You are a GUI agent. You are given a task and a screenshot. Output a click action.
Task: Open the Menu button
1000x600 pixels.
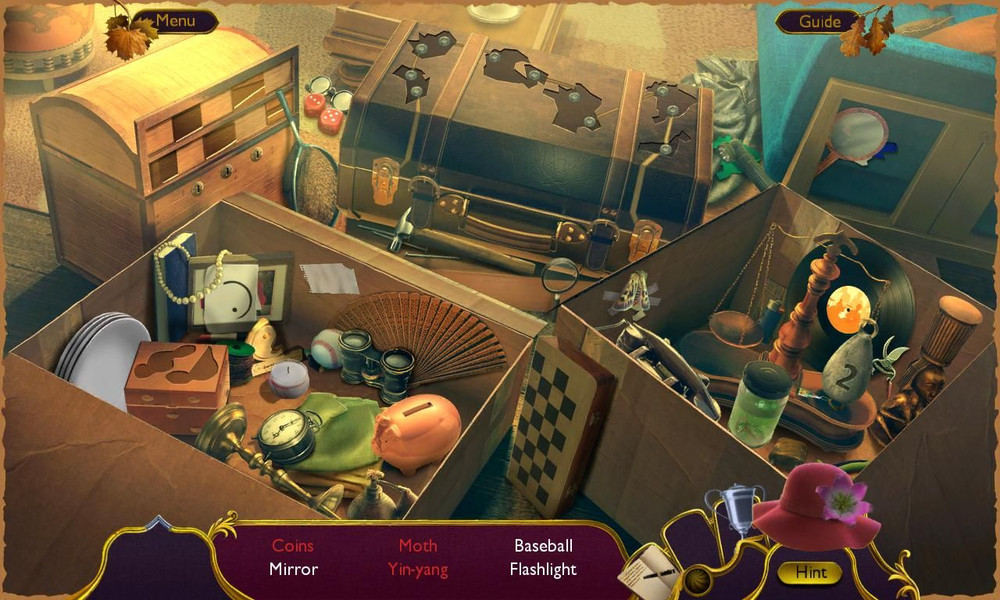click(x=175, y=20)
